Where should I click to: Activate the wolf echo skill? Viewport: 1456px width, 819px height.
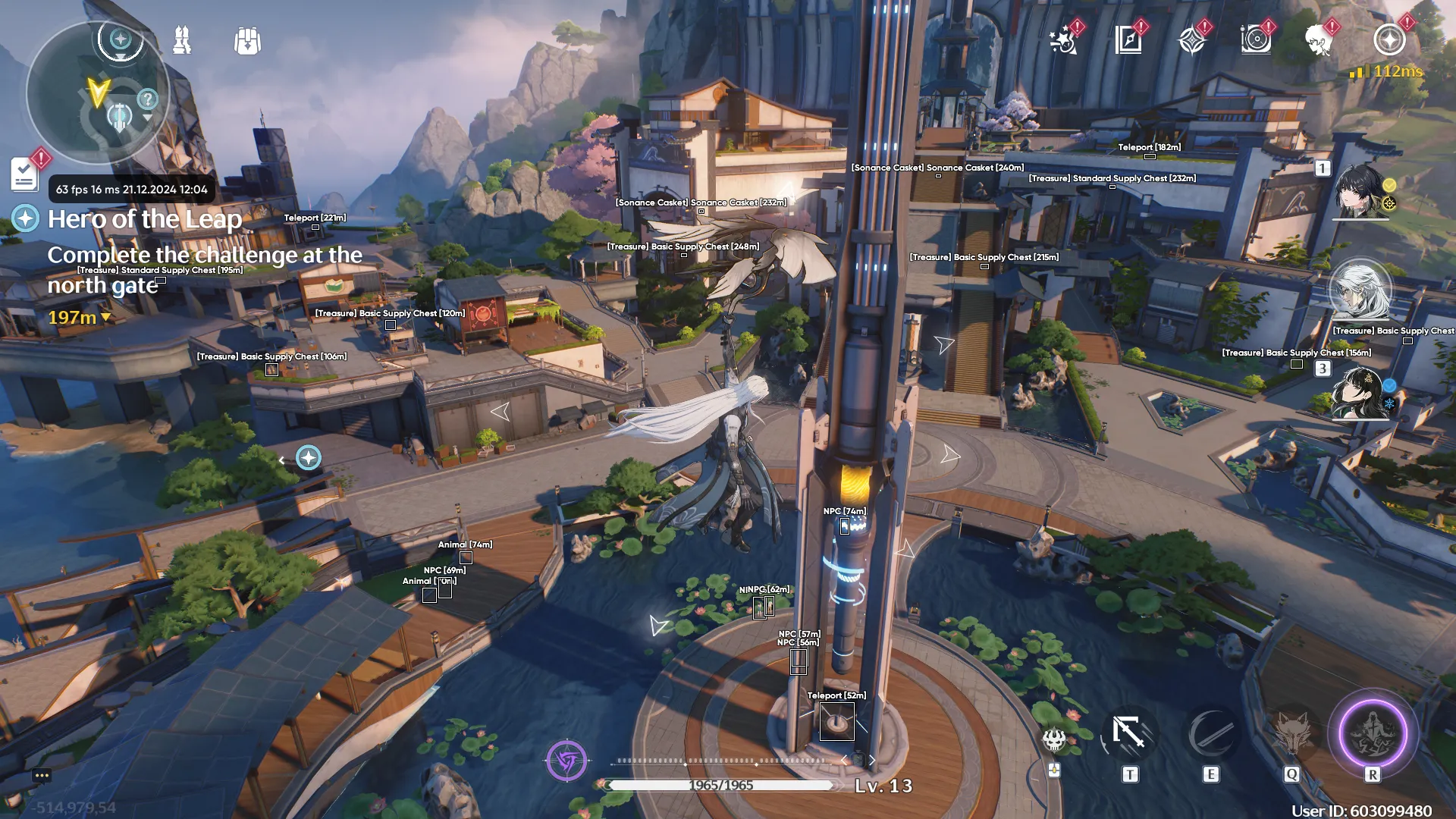click(x=1292, y=734)
